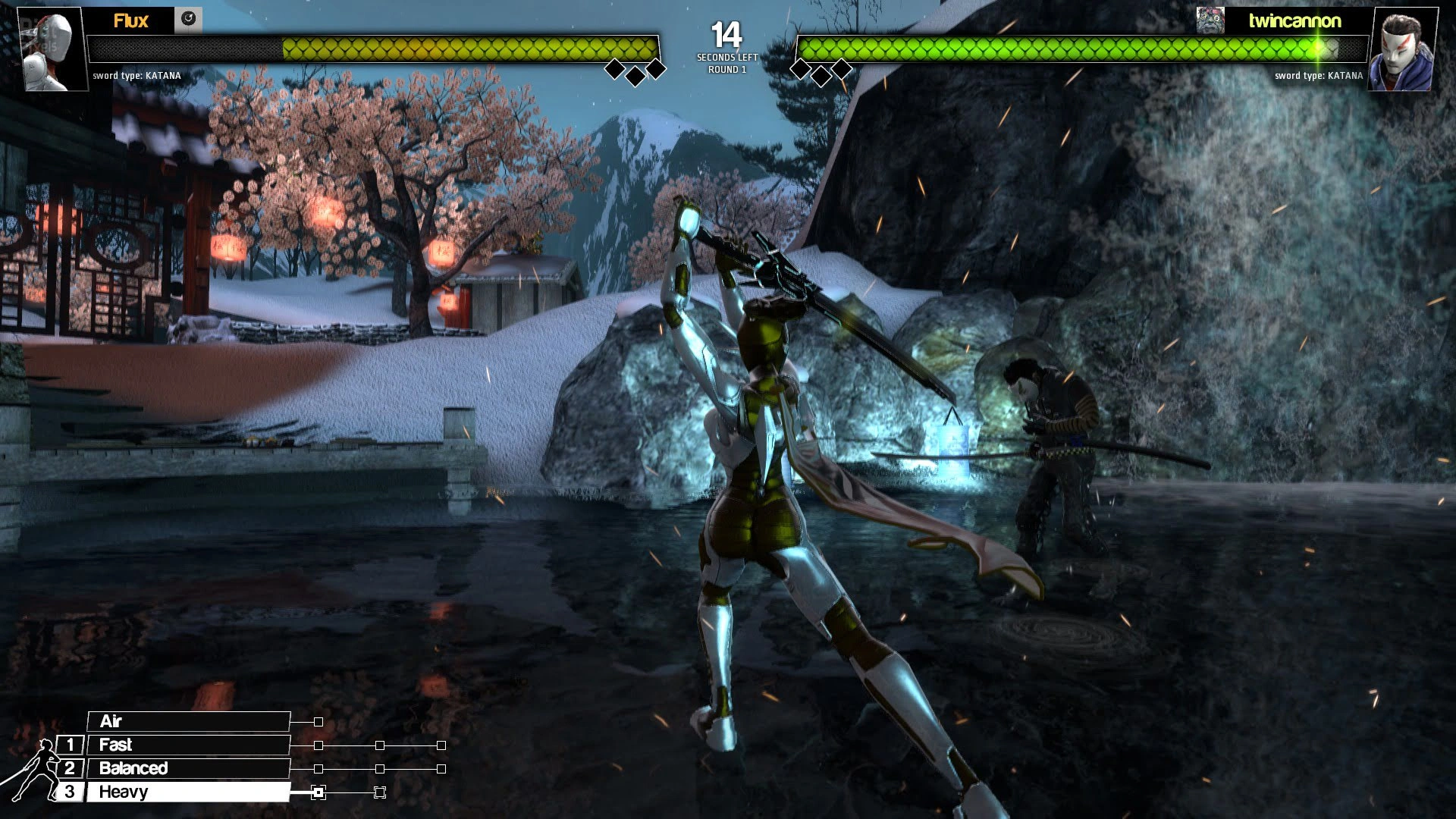1456x819 pixels.
Task: Select the Air stance bar
Action: click(x=188, y=721)
